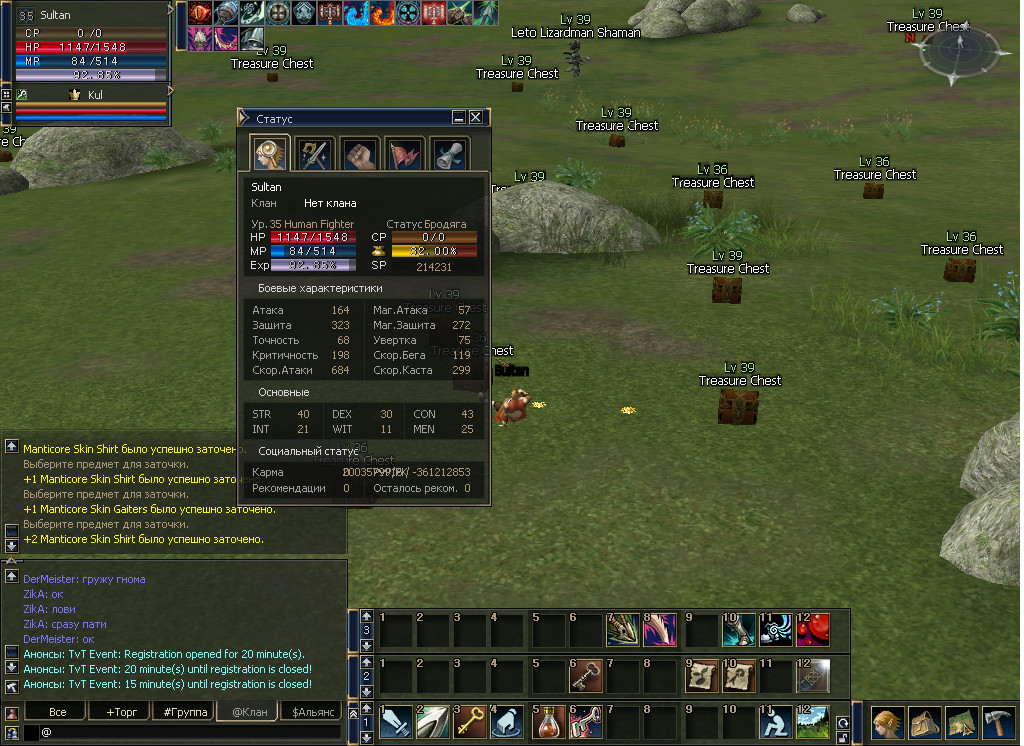Activate the golden key hotbar item
This screenshot has height=746, width=1024.
[471, 722]
